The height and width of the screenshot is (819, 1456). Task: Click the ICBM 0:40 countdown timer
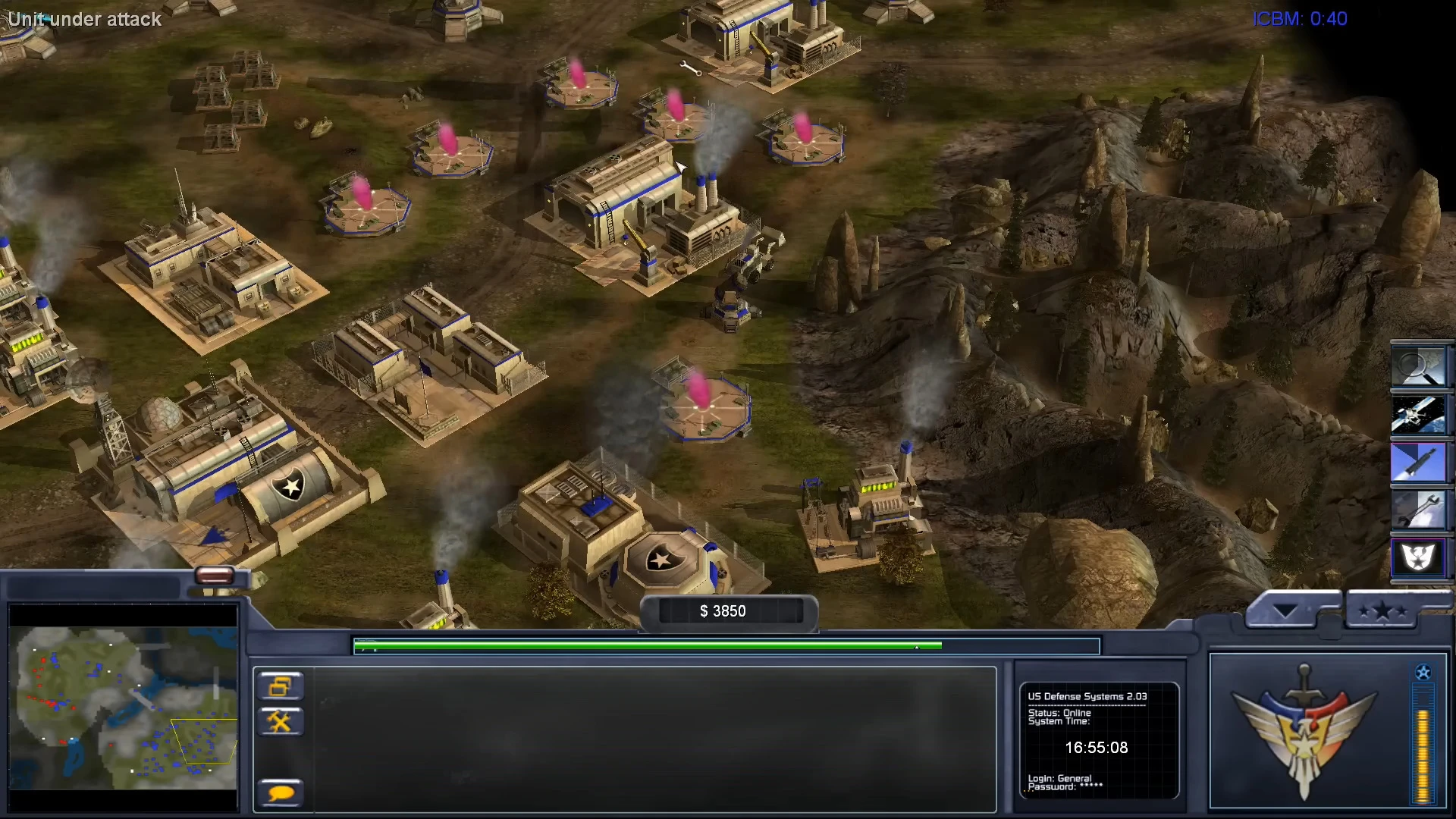click(1300, 19)
